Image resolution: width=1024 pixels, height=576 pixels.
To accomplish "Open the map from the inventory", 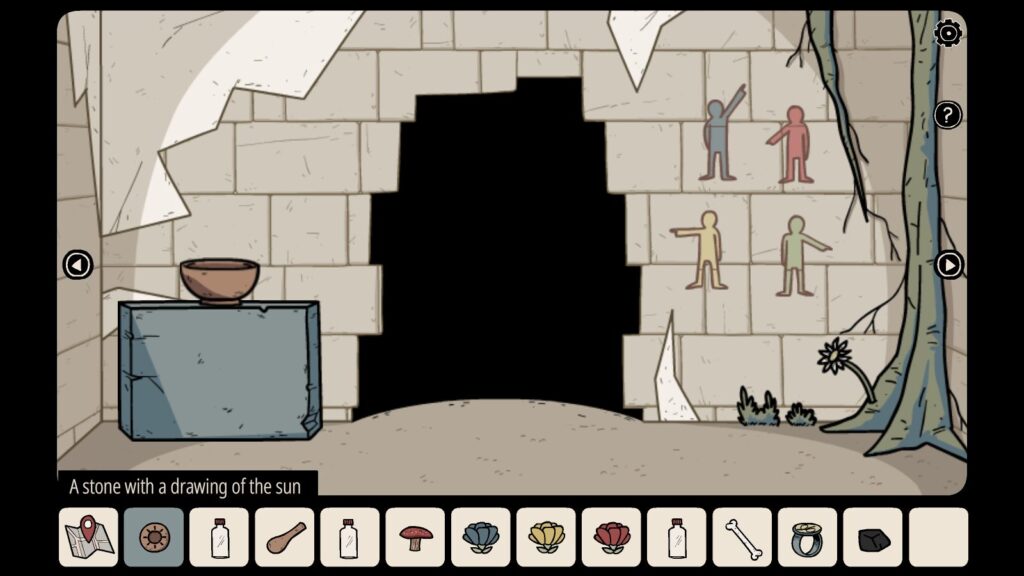I will coord(88,537).
